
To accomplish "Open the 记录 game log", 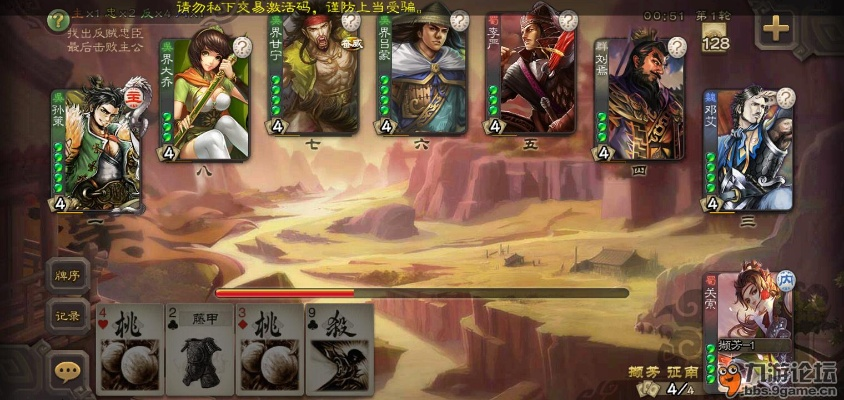I will [x=69, y=317].
